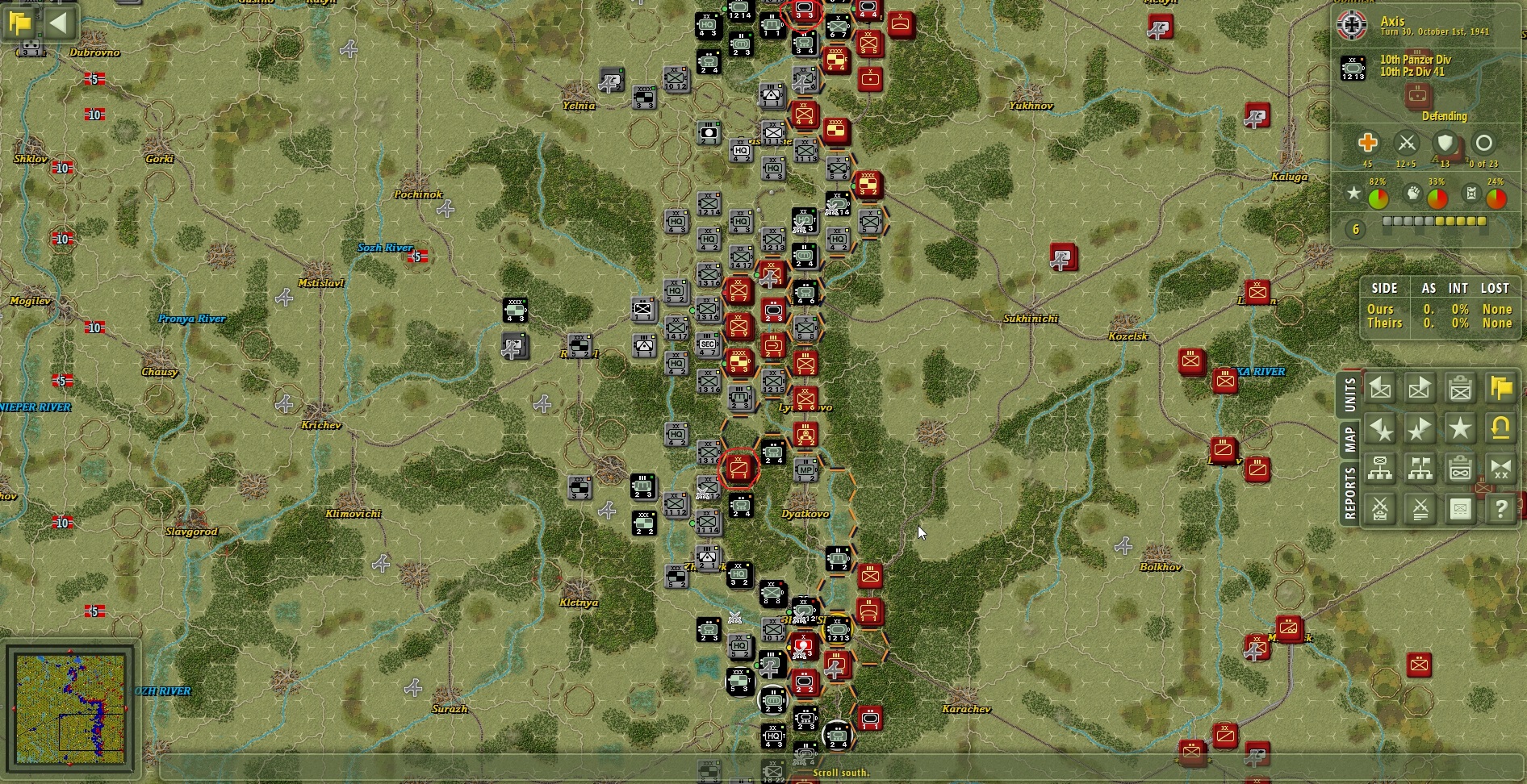Viewport: 1527px width, 784px height.
Task: Click the yellow undo move icon
Action: 1501,429
